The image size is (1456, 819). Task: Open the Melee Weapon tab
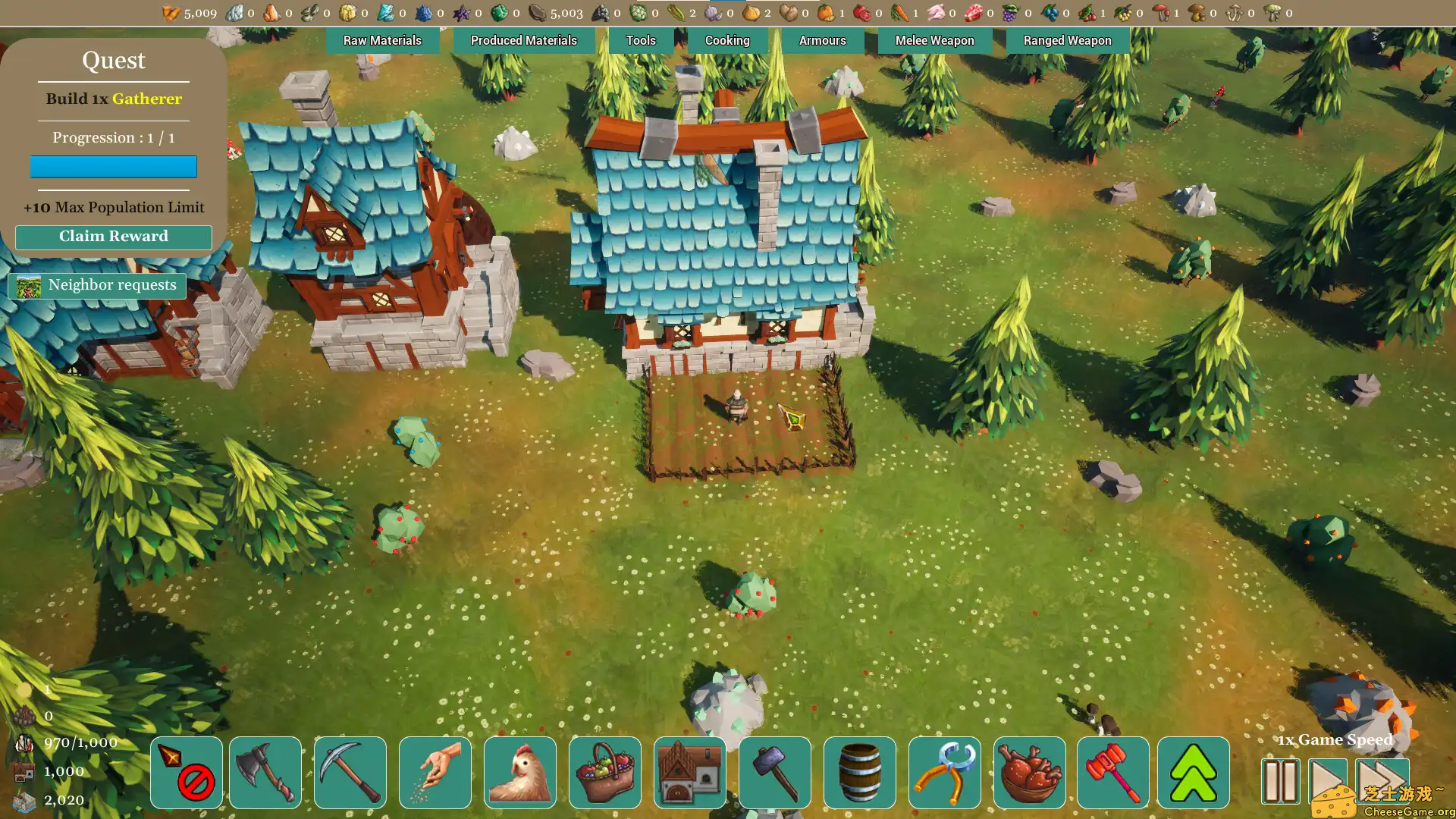tap(934, 40)
